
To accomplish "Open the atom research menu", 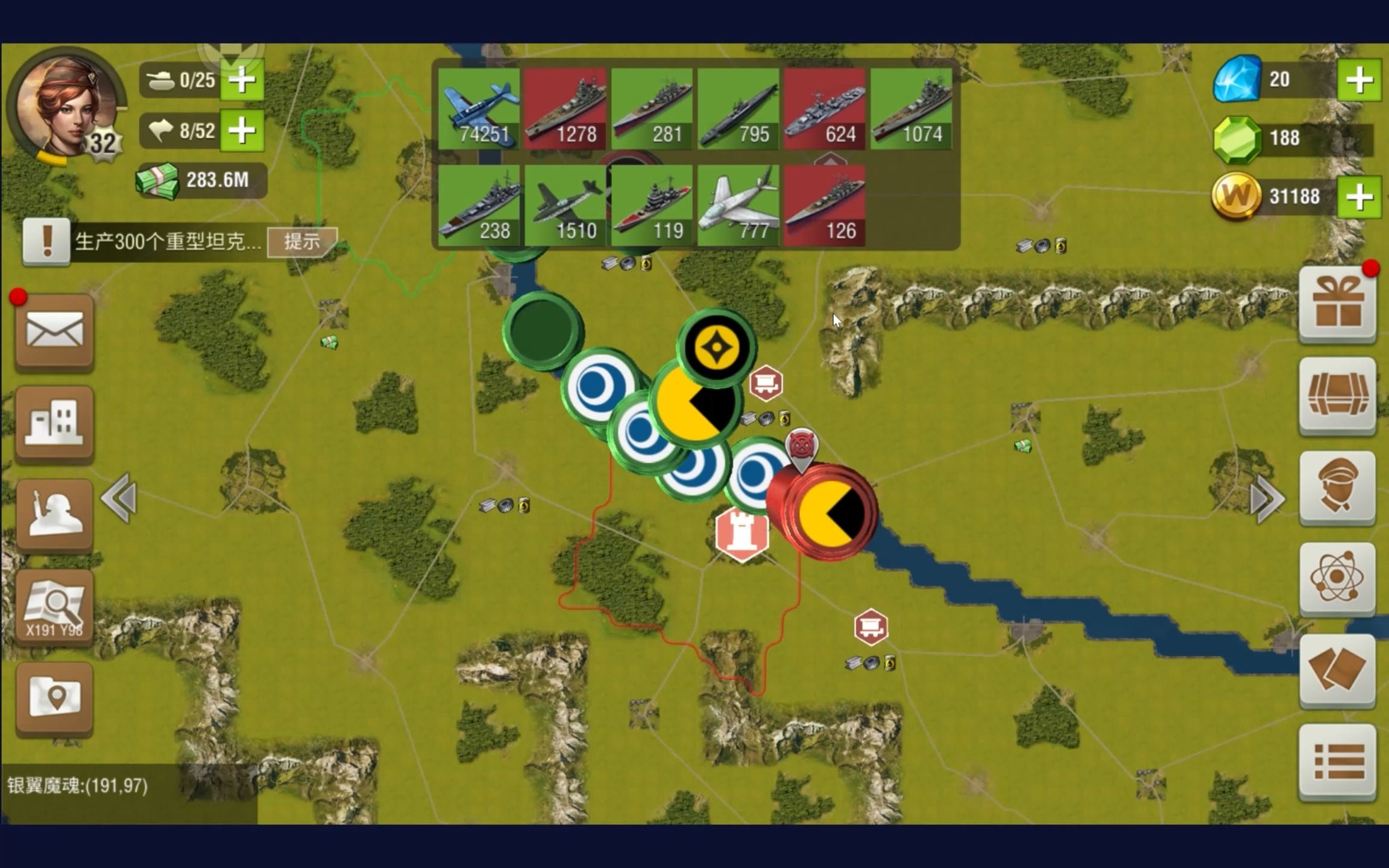I will (x=1337, y=579).
